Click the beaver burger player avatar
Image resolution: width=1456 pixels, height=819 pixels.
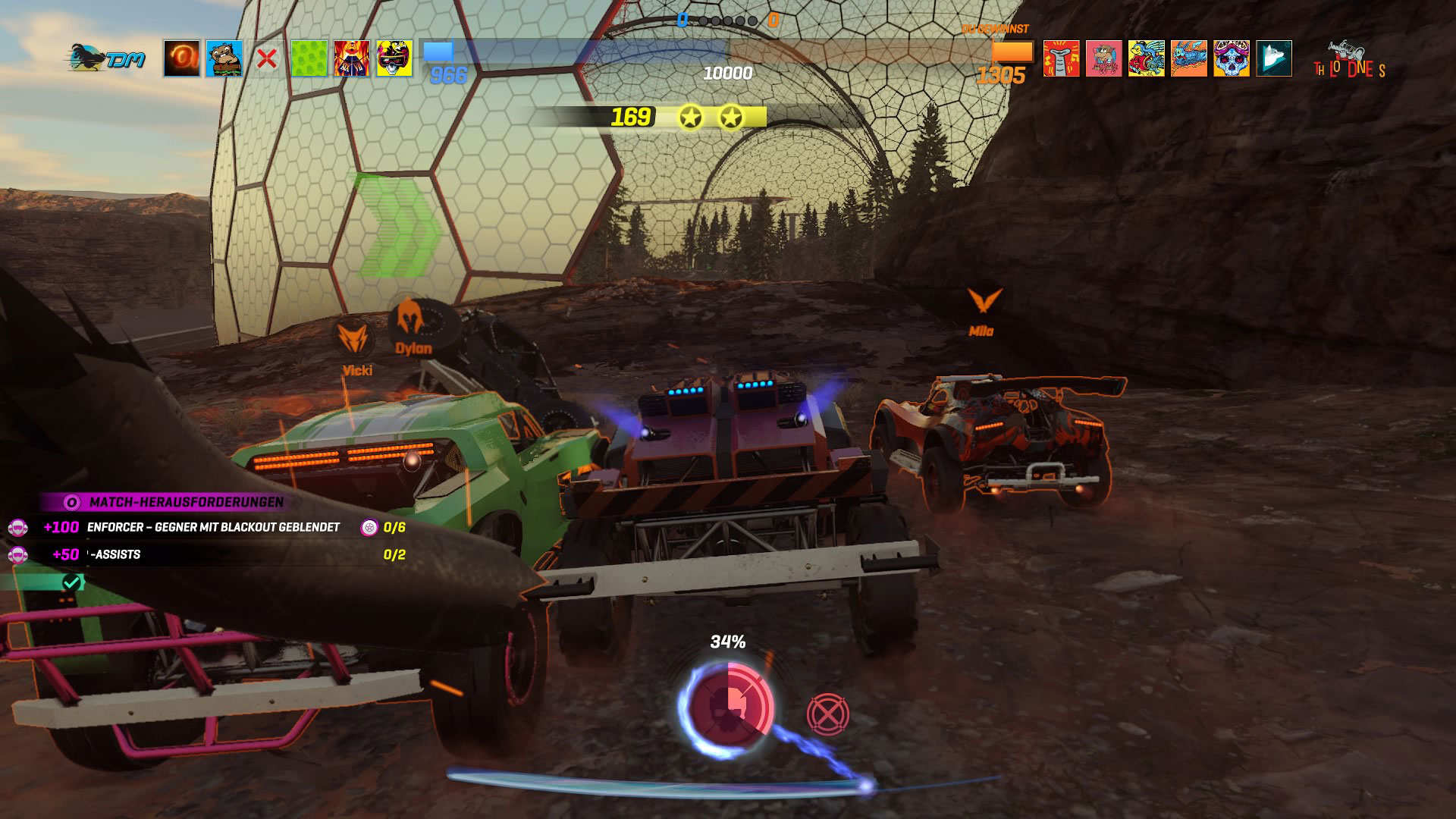pos(224,58)
